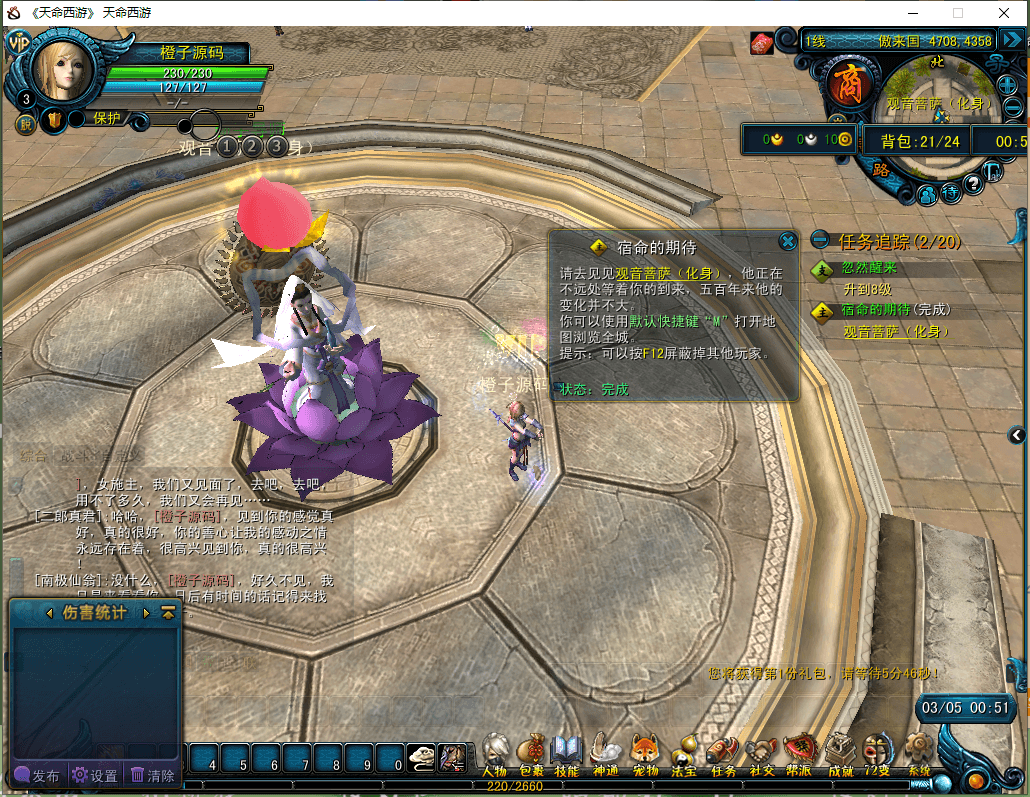Clear the chat with 清除

coord(152,775)
